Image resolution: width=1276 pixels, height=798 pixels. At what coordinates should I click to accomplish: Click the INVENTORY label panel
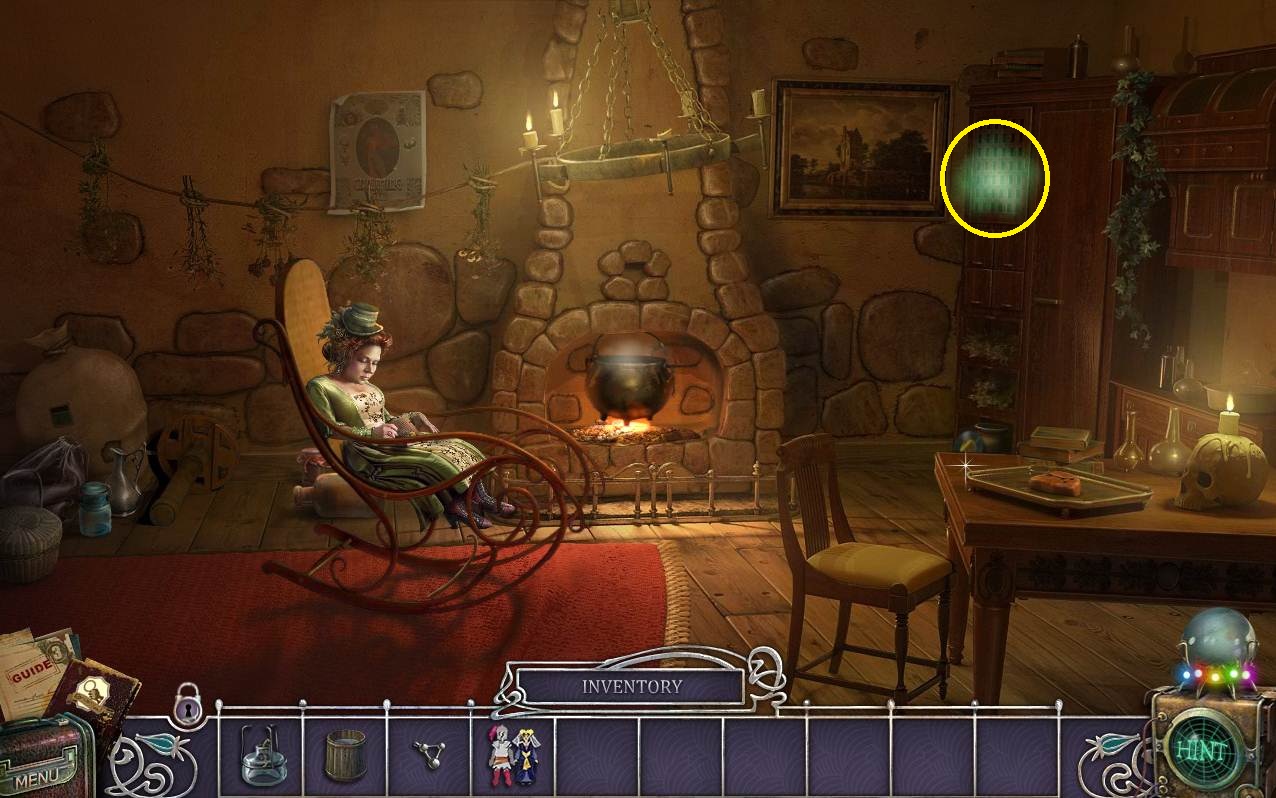(631, 687)
